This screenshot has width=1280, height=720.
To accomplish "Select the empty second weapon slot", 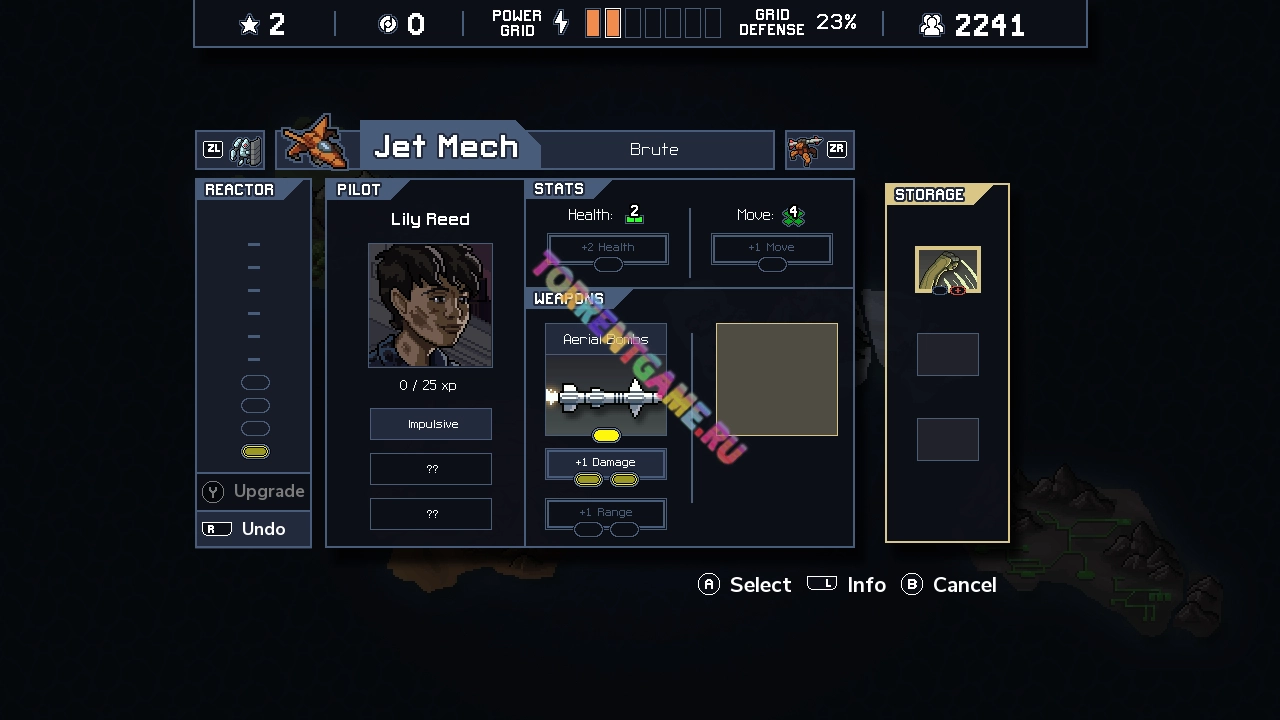I will coord(777,380).
